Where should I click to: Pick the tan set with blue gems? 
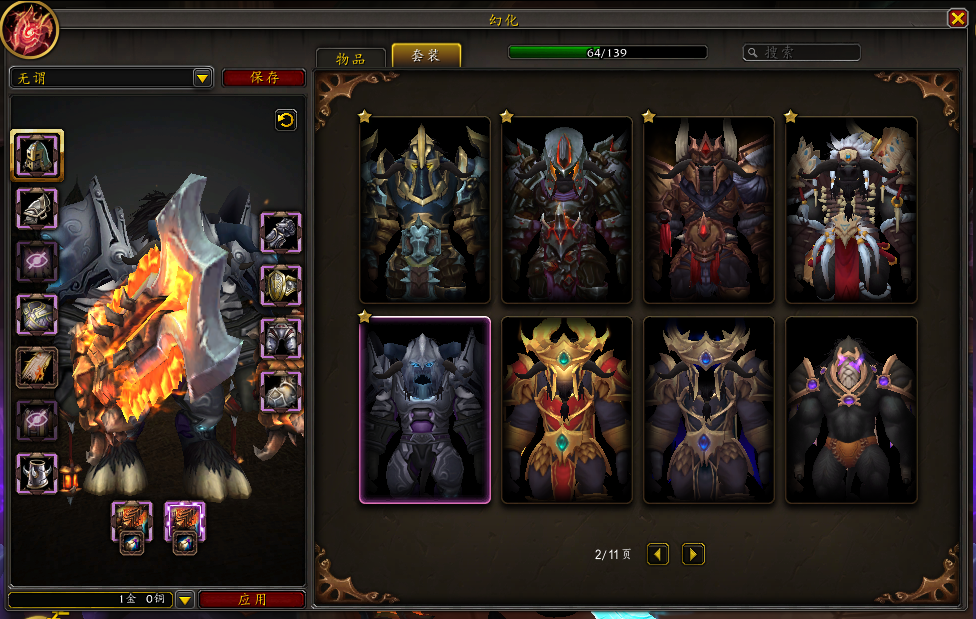coord(709,410)
